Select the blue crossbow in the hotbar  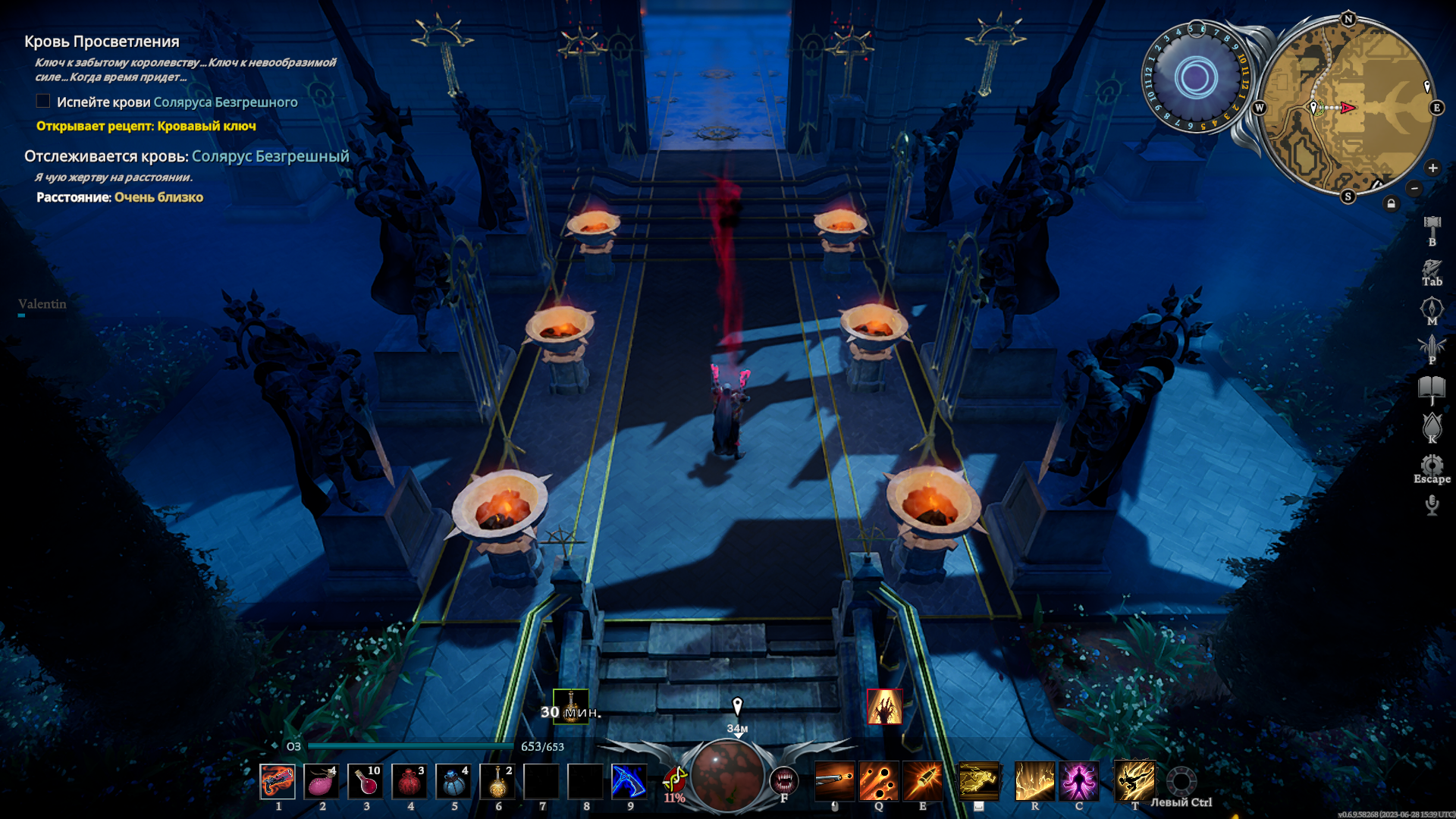click(x=629, y=781)
